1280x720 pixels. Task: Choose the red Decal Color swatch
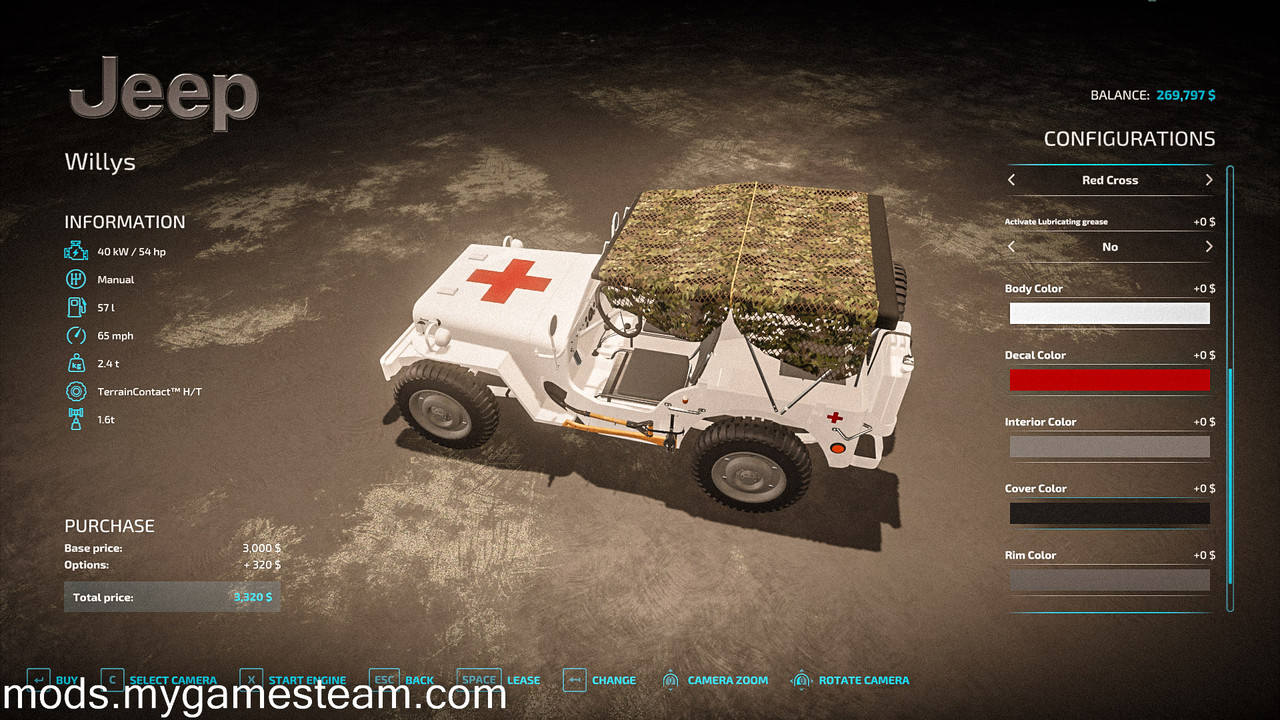coord(1109,380)
